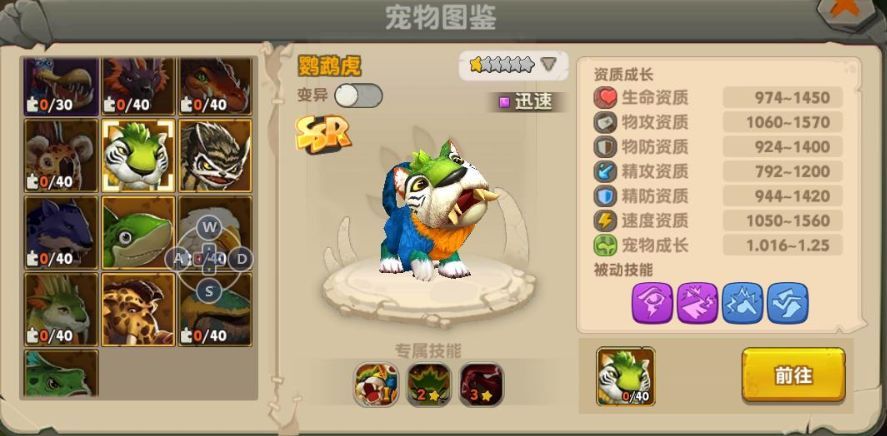The image size is (887, 436).
Task: Choose the brown rabbit-eared pet tile
Action: [x=60, y=155]
